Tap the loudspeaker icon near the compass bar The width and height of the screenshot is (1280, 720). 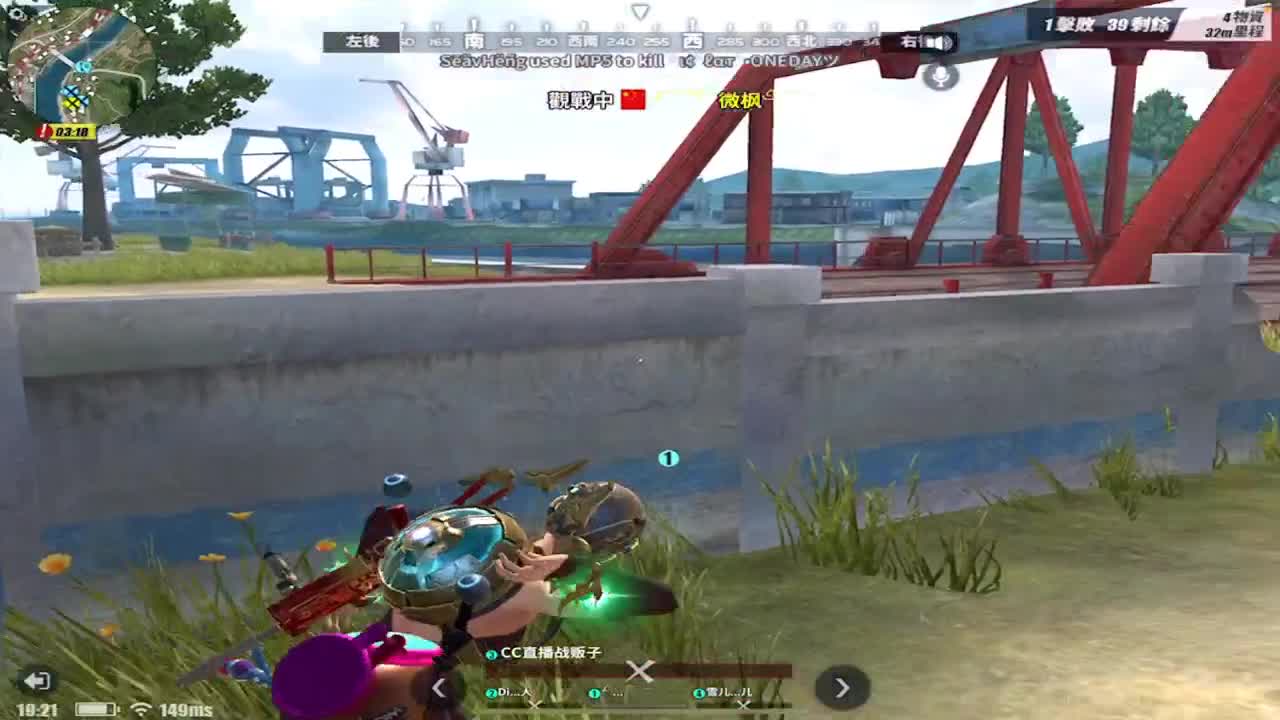click(x=938, y=43)
